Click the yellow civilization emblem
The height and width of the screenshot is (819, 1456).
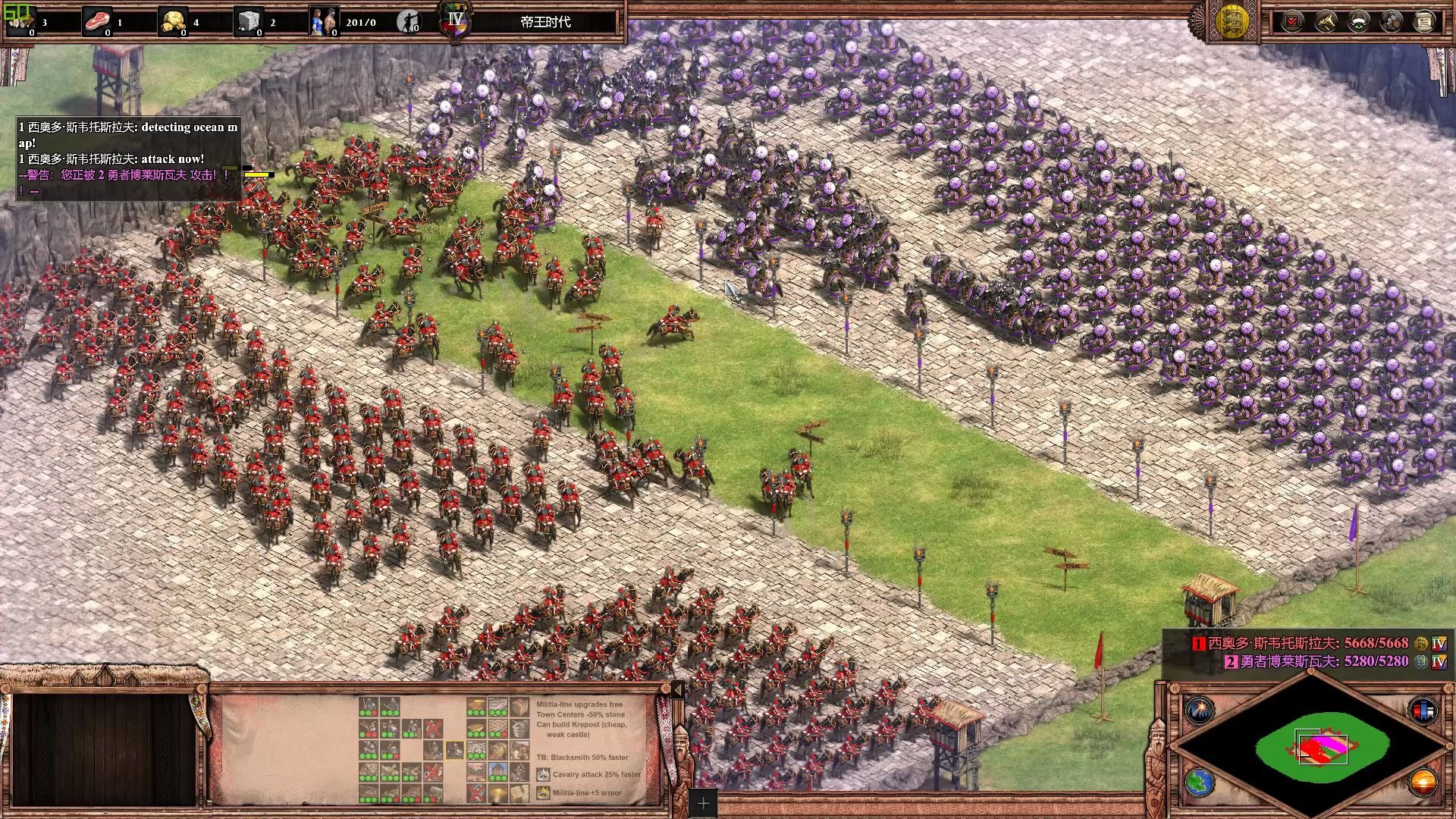(x=1232, y=21)
